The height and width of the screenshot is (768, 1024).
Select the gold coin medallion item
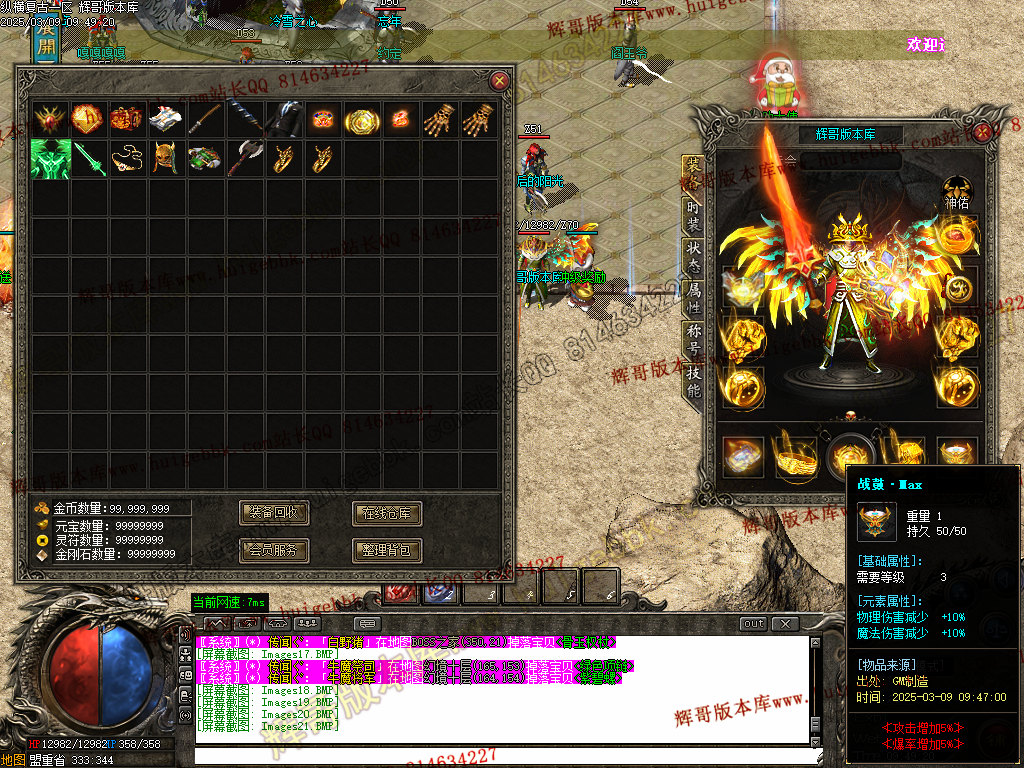pos(361,120)
